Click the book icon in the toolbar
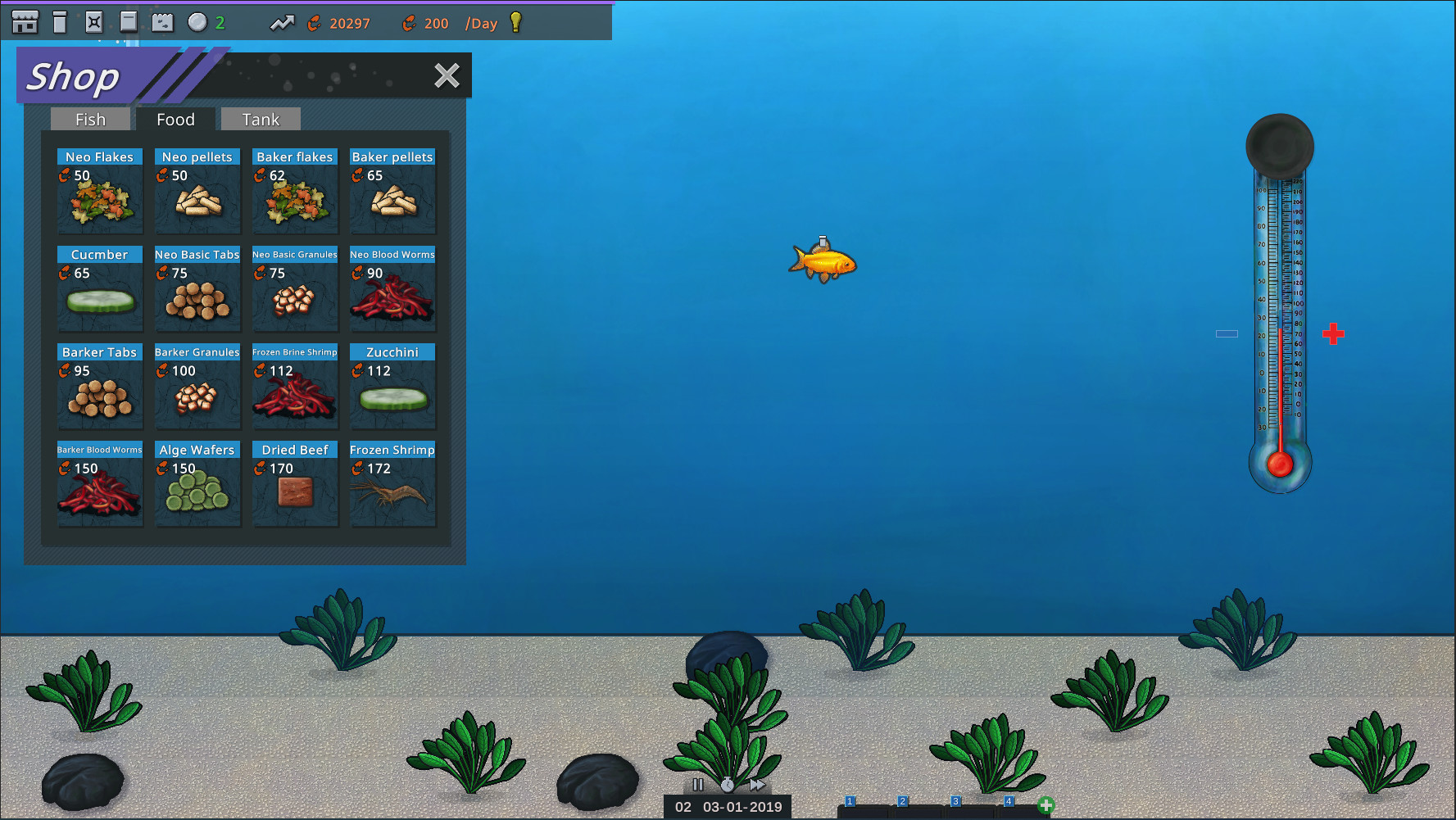This screenshot has height=820, width=1456. [x=129, y=21]
